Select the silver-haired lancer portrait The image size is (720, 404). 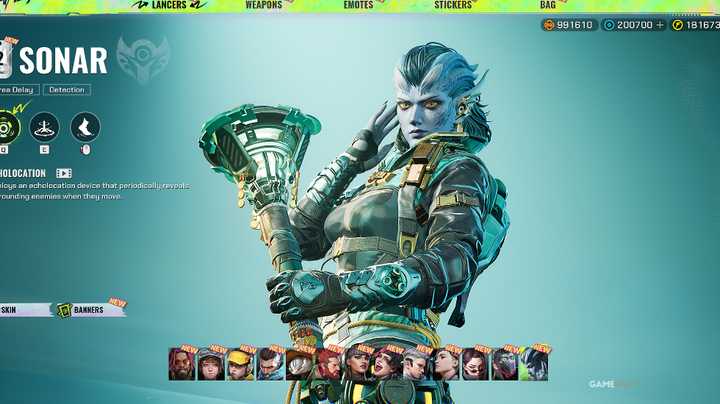point(415,365)
